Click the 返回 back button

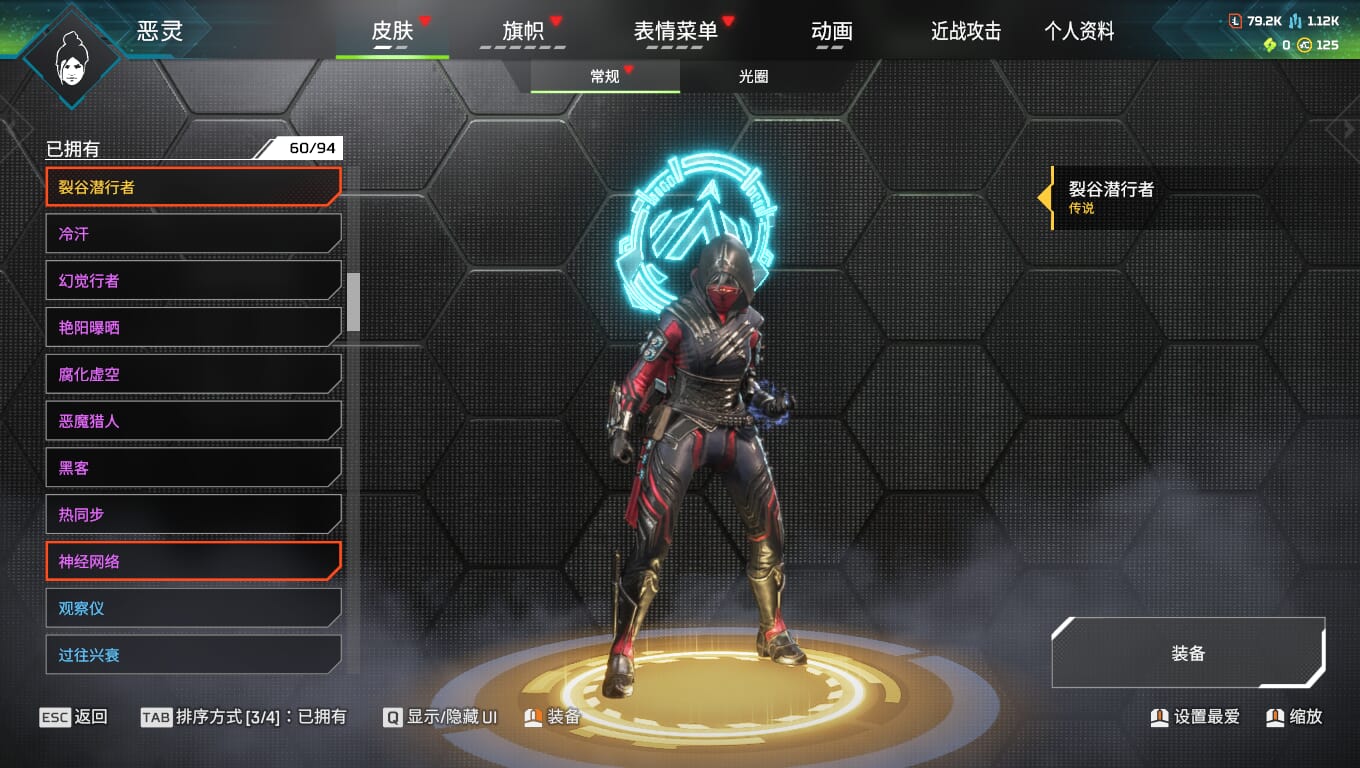pos(74,716)
